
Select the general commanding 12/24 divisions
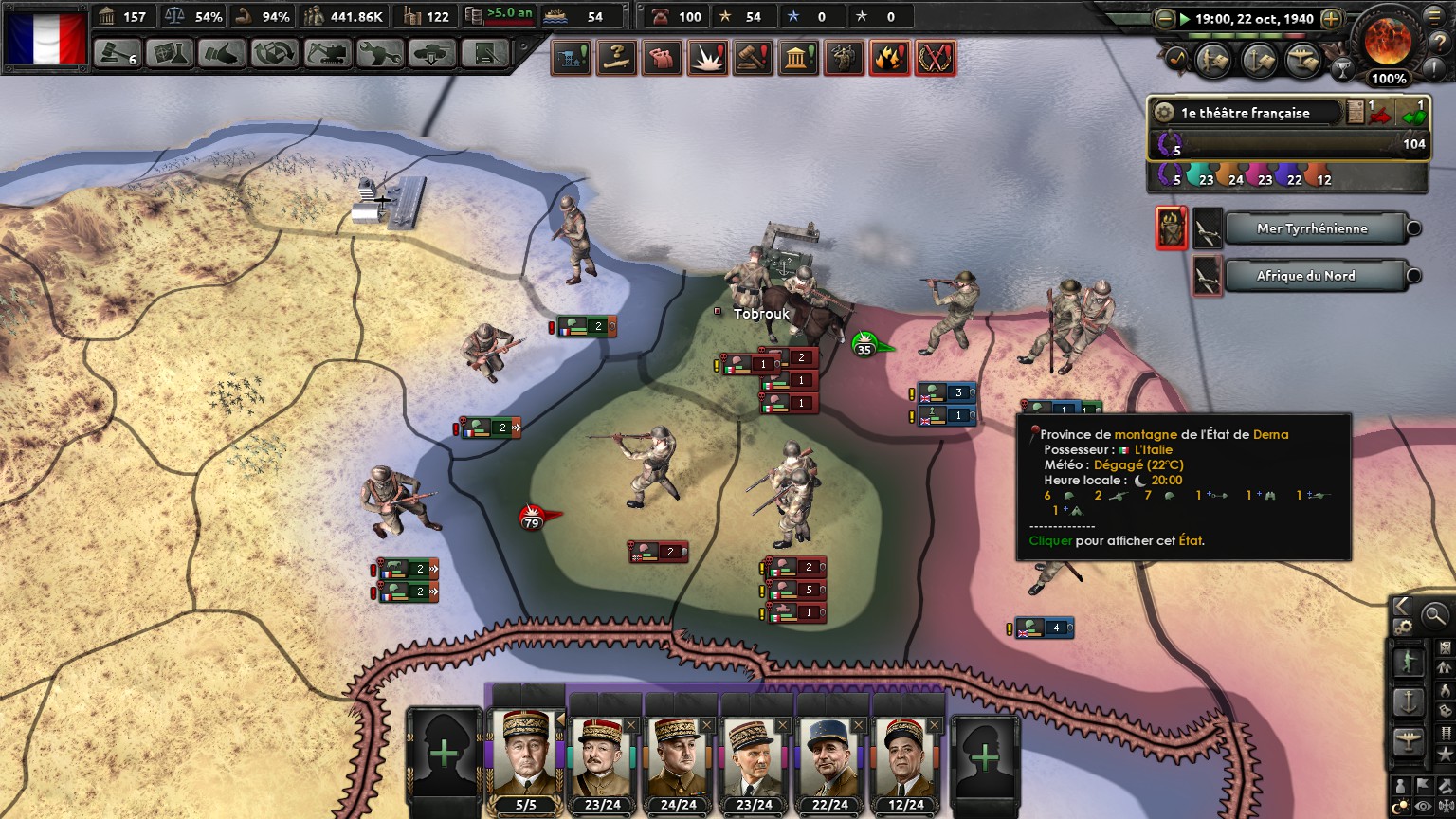coord(906,759)
